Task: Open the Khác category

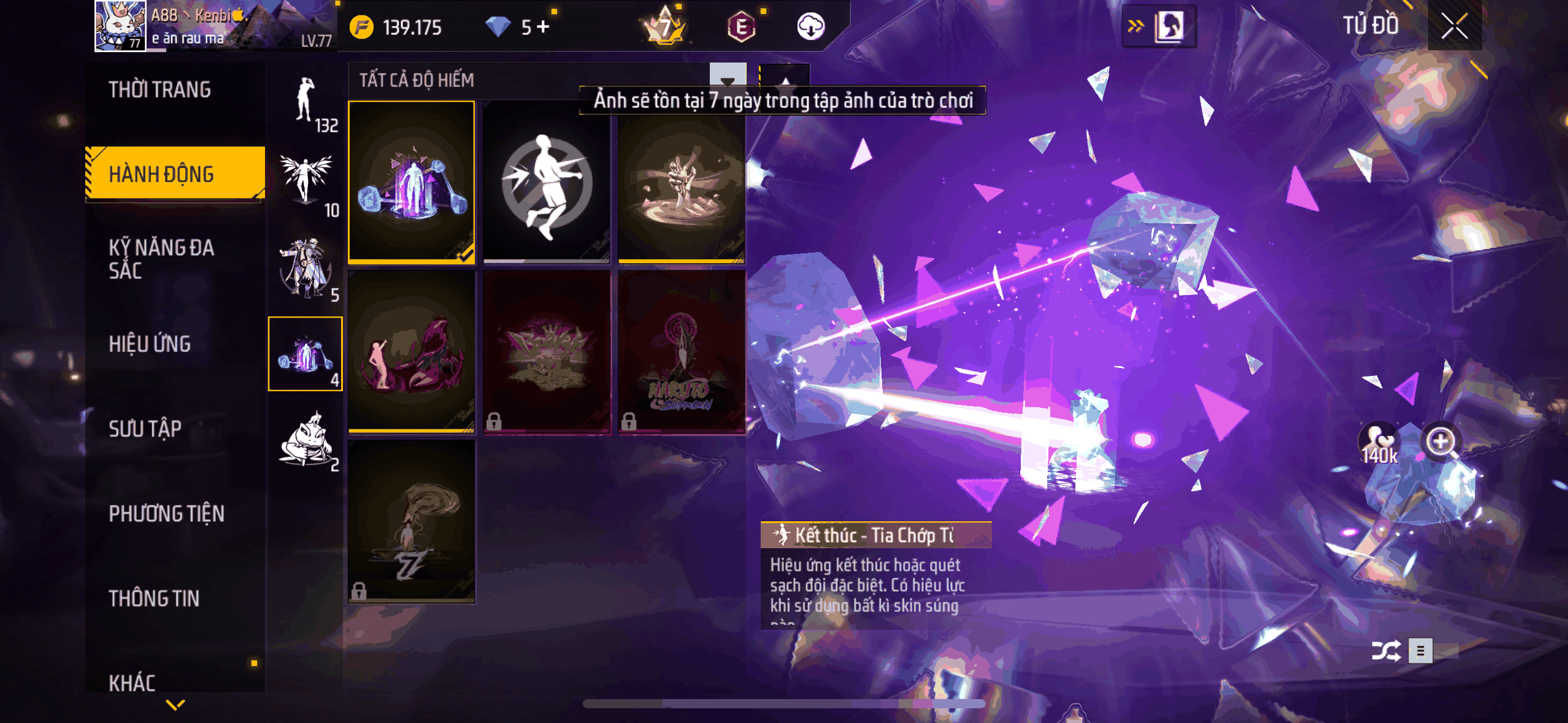Action: tap(132, 682)
